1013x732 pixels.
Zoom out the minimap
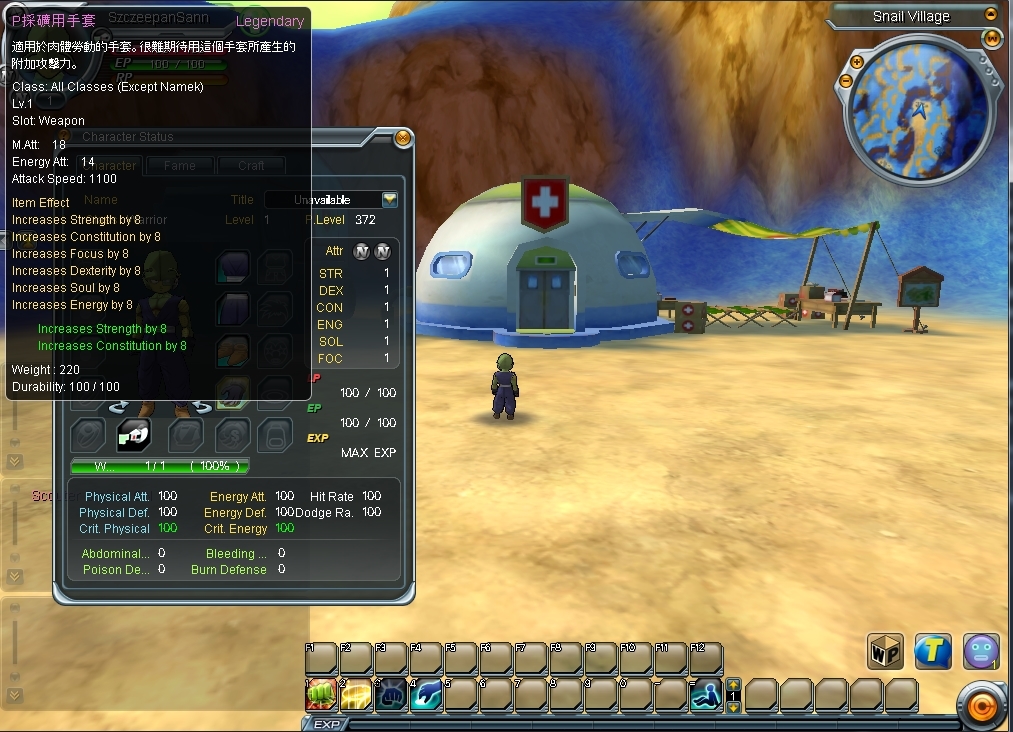(x=844, y=80)
